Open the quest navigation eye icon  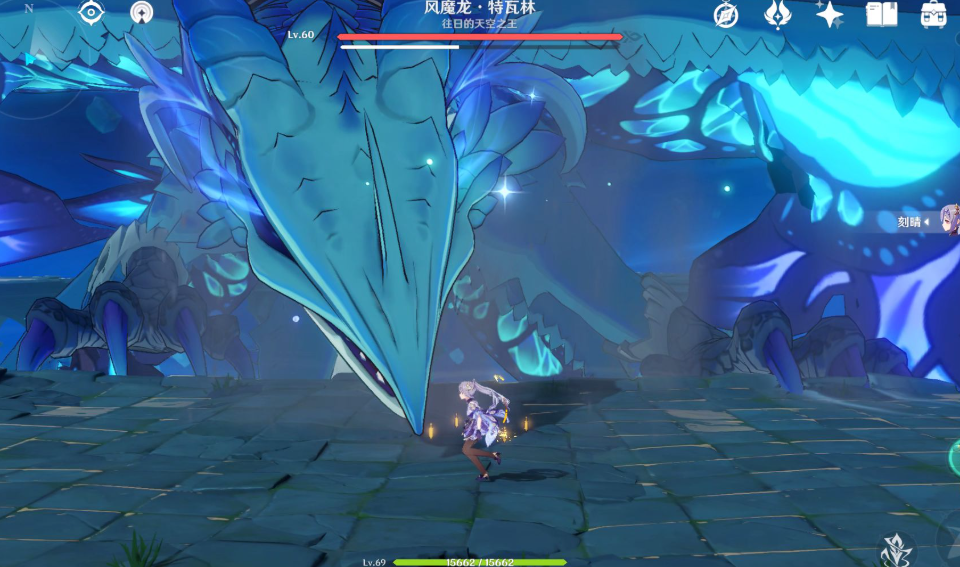pyautogui.click(x=91, y=13)
